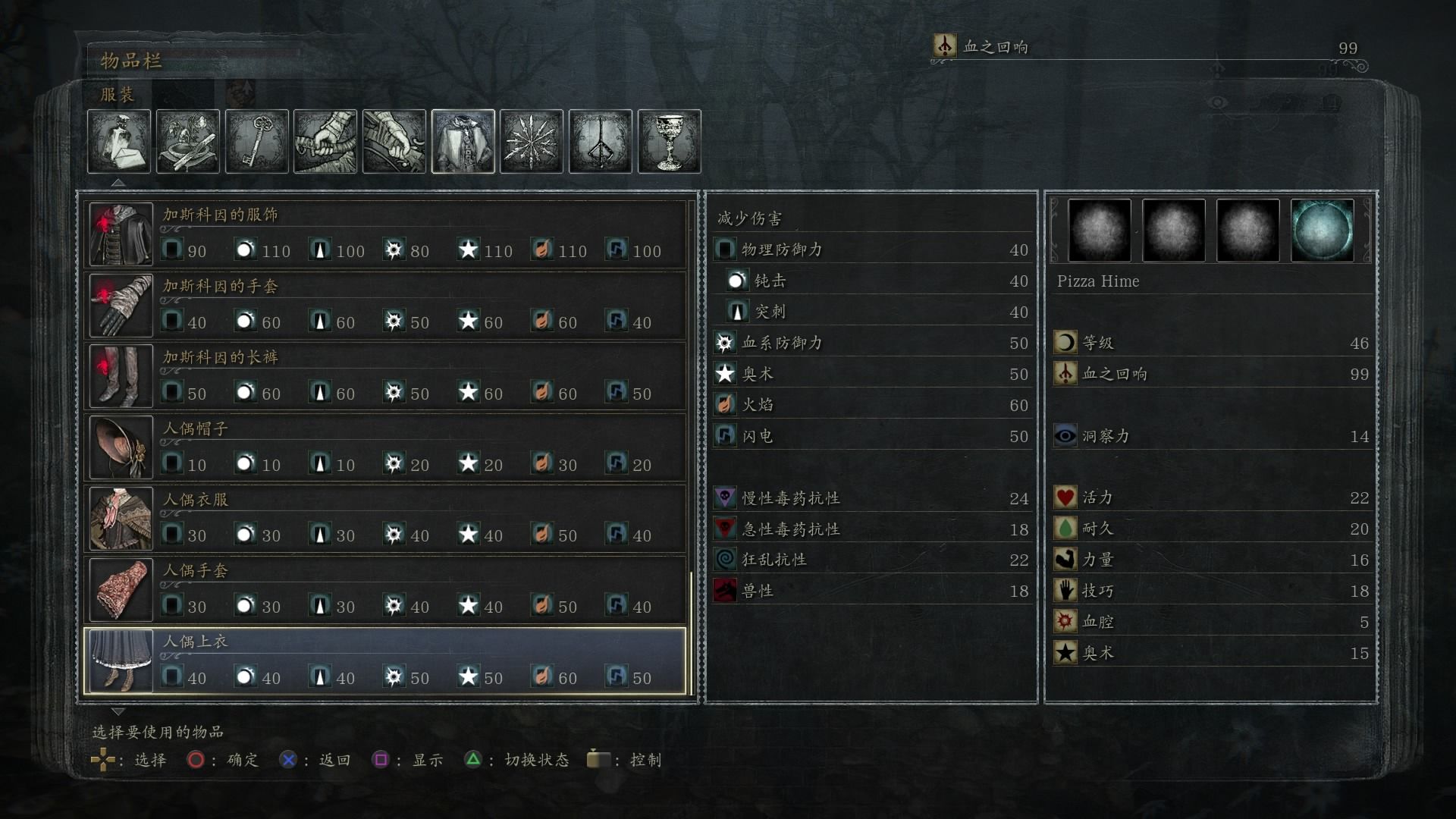Pick the doll hat (人偶帽子) item
Image resolution: width=1456 pixels, height=819 pixels.
pos(385,449)
